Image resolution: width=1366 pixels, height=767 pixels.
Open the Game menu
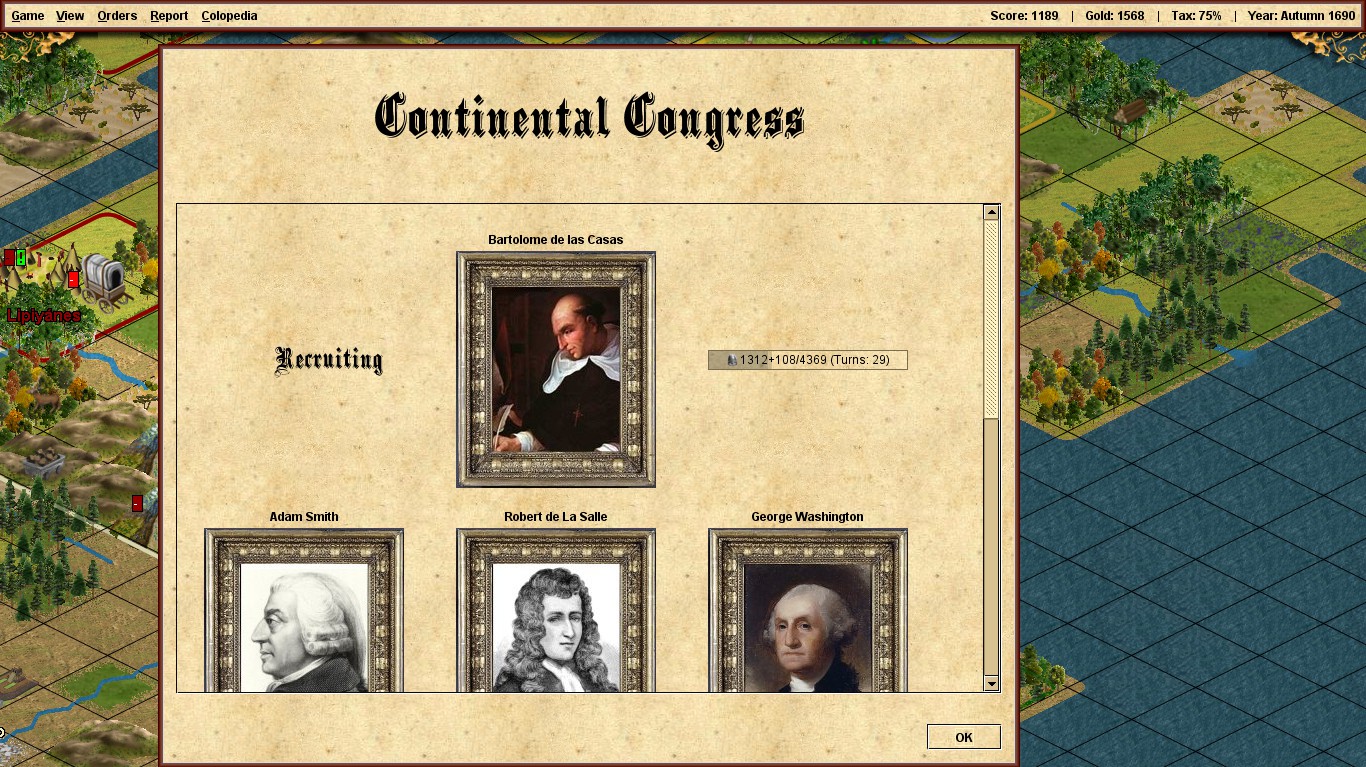tap(28, 16)
